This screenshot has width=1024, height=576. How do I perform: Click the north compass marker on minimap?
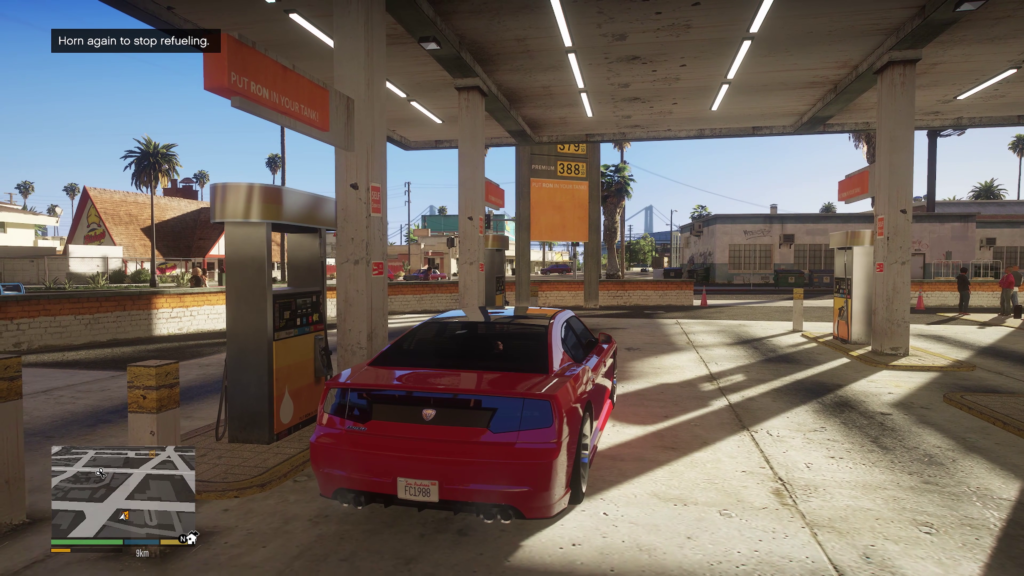point(182,538)
